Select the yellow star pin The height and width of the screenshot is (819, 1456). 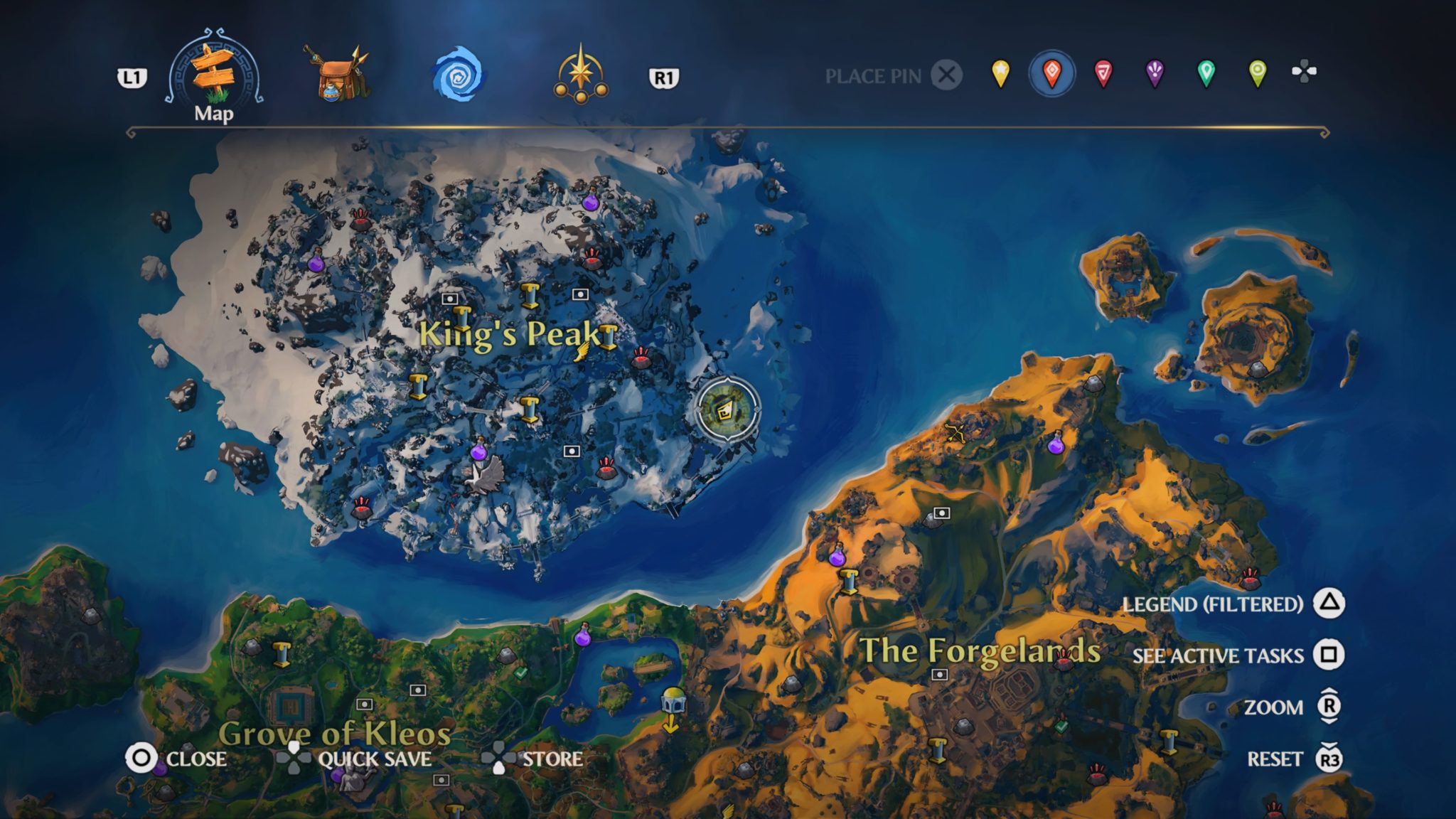point(1000,73)
